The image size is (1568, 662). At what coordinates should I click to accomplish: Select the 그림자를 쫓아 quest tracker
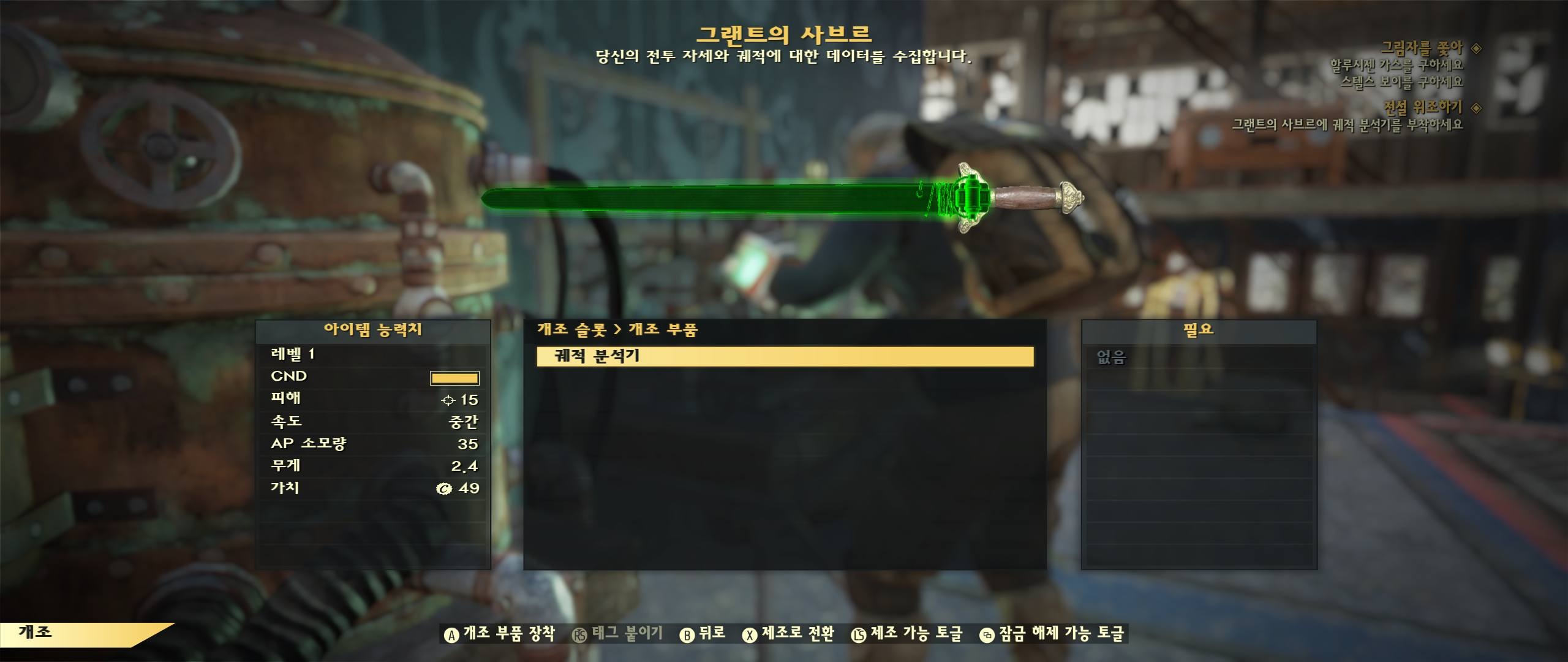(1421, 48)
